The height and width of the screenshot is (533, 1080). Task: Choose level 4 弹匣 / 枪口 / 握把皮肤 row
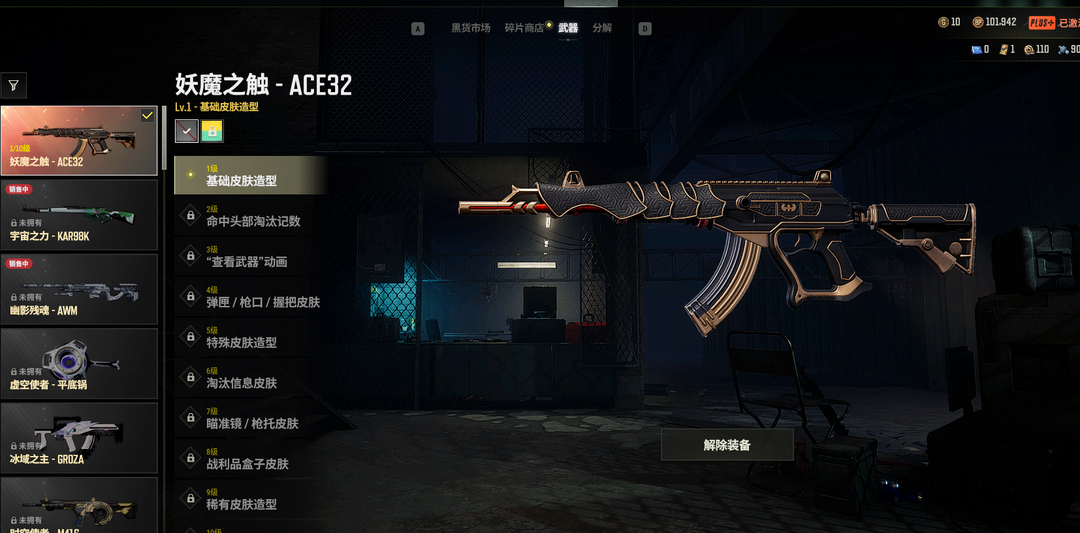pyautogui.click(x=250, y=297)
